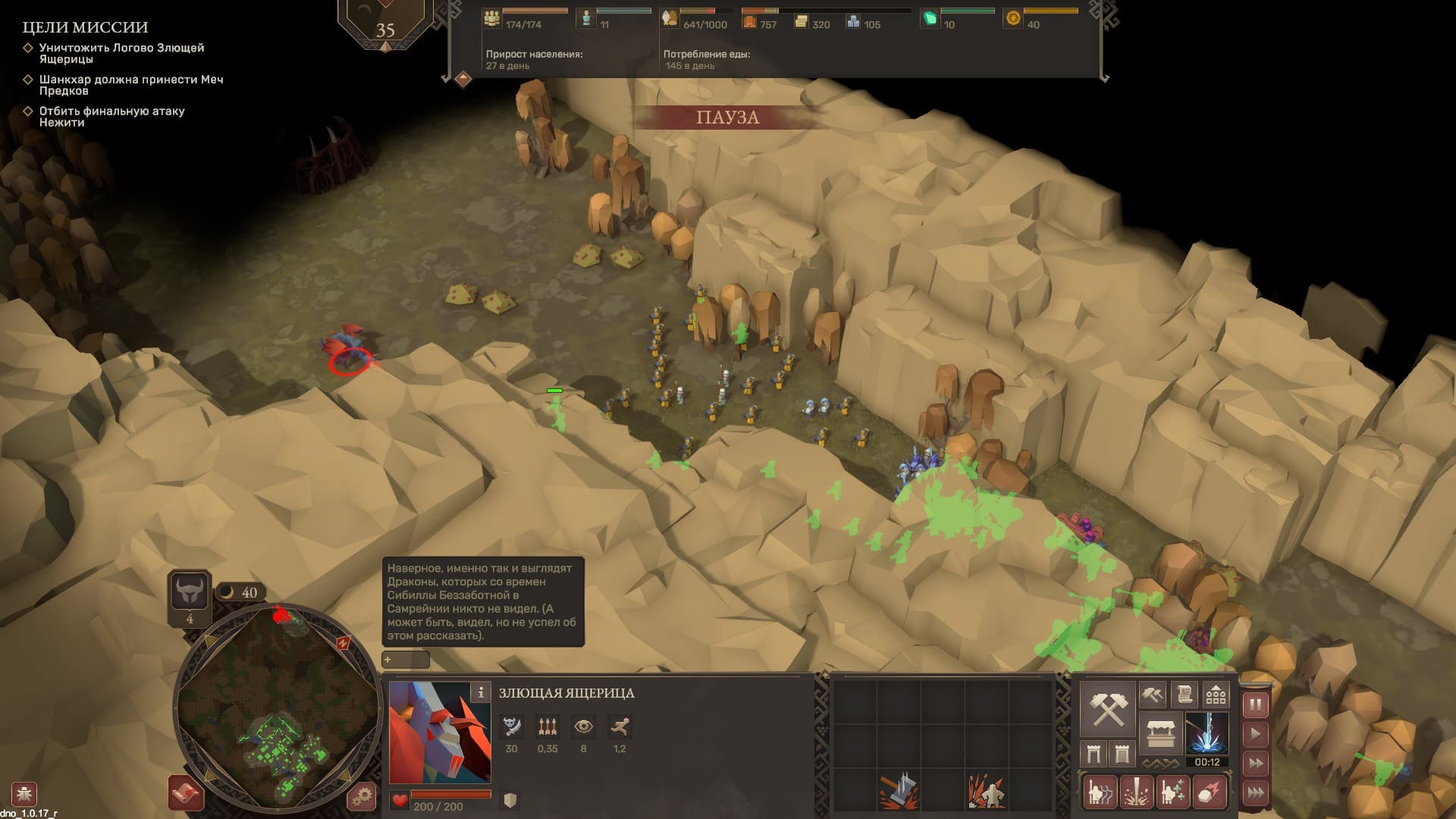Open the gear settings button
Viewport: 1456px width, 819px height.
click(x=362, y=796)
